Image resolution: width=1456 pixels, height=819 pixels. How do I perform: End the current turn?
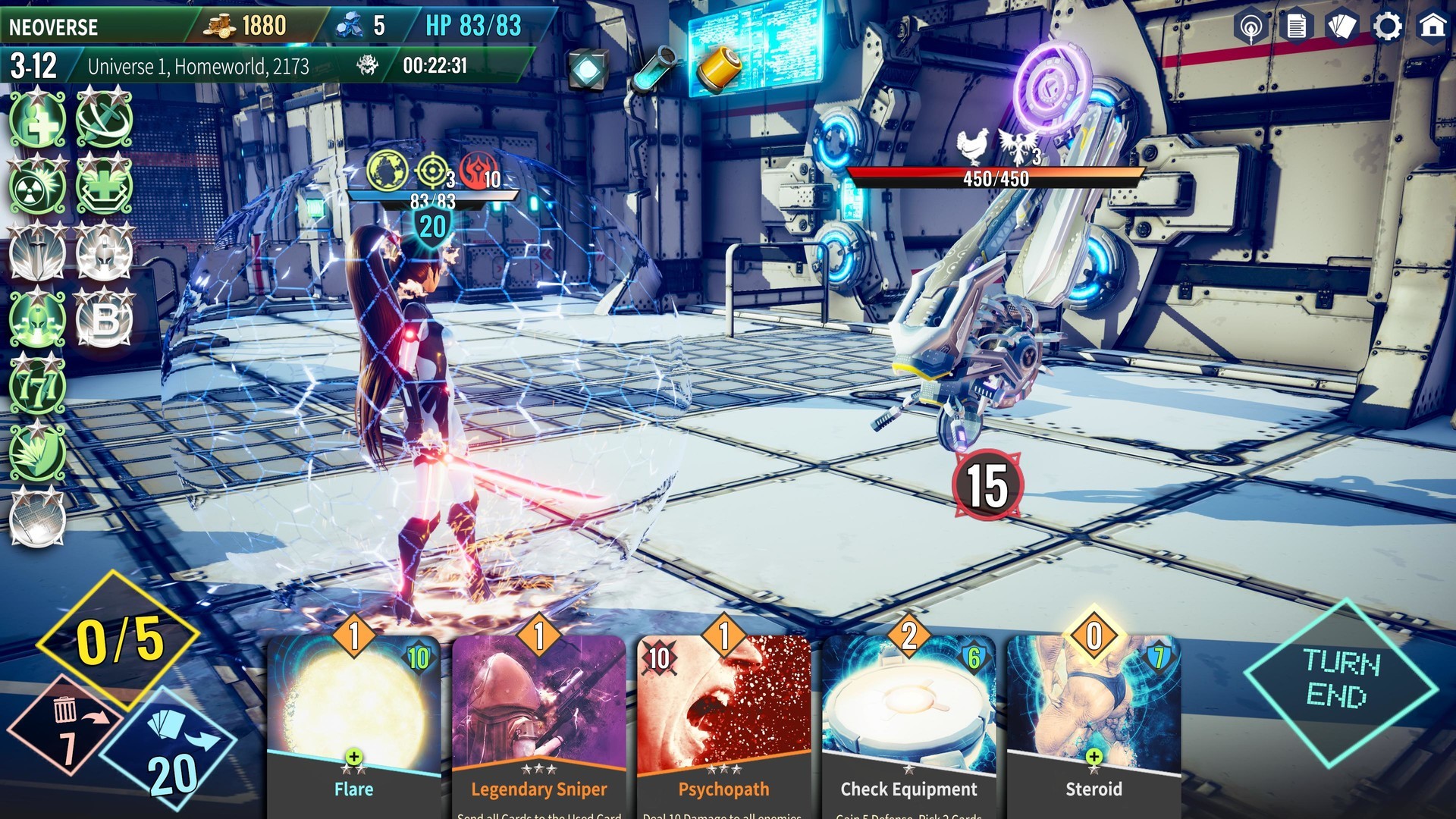click(x=1341, y=680)
